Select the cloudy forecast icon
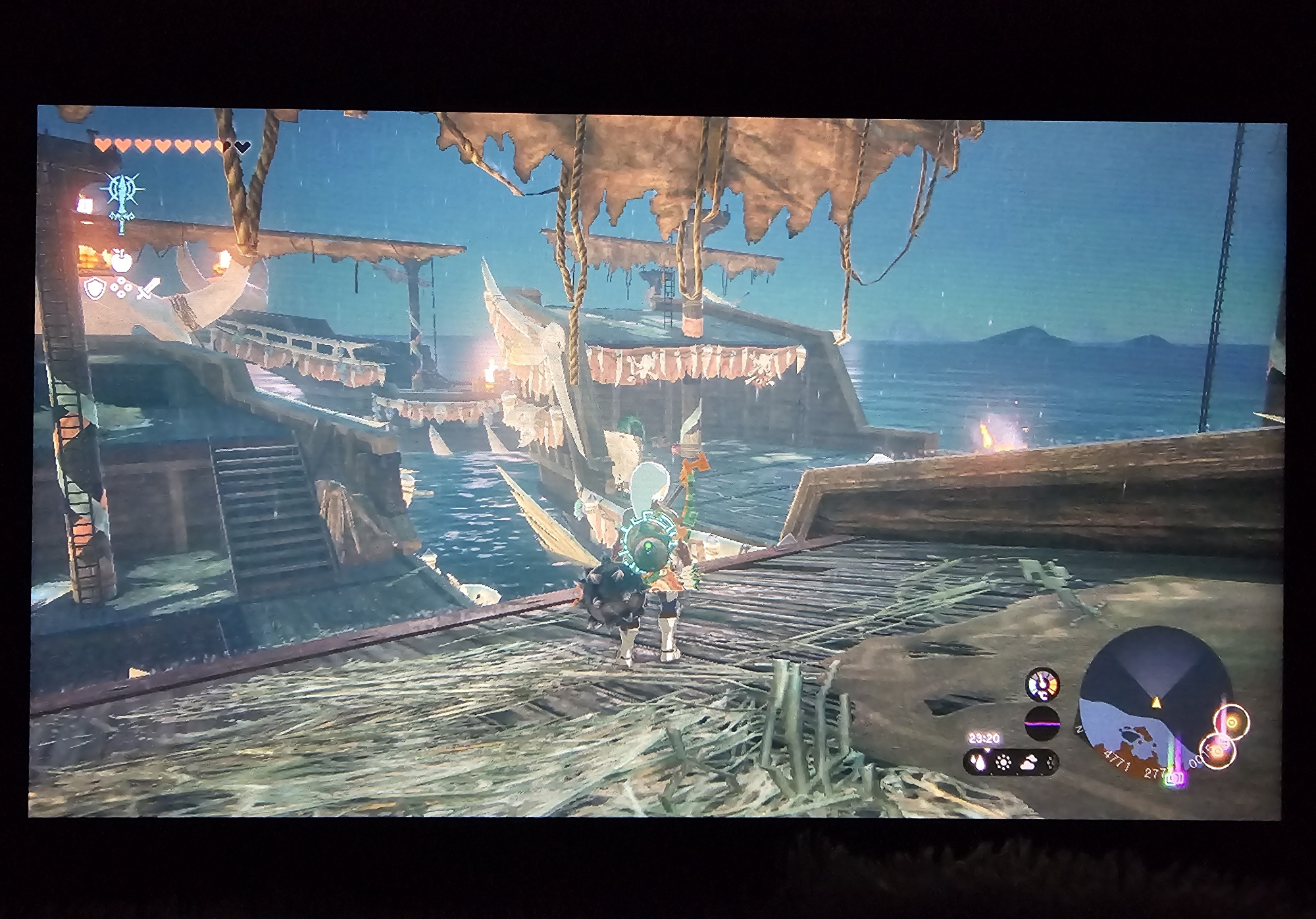 [1028, 763]
